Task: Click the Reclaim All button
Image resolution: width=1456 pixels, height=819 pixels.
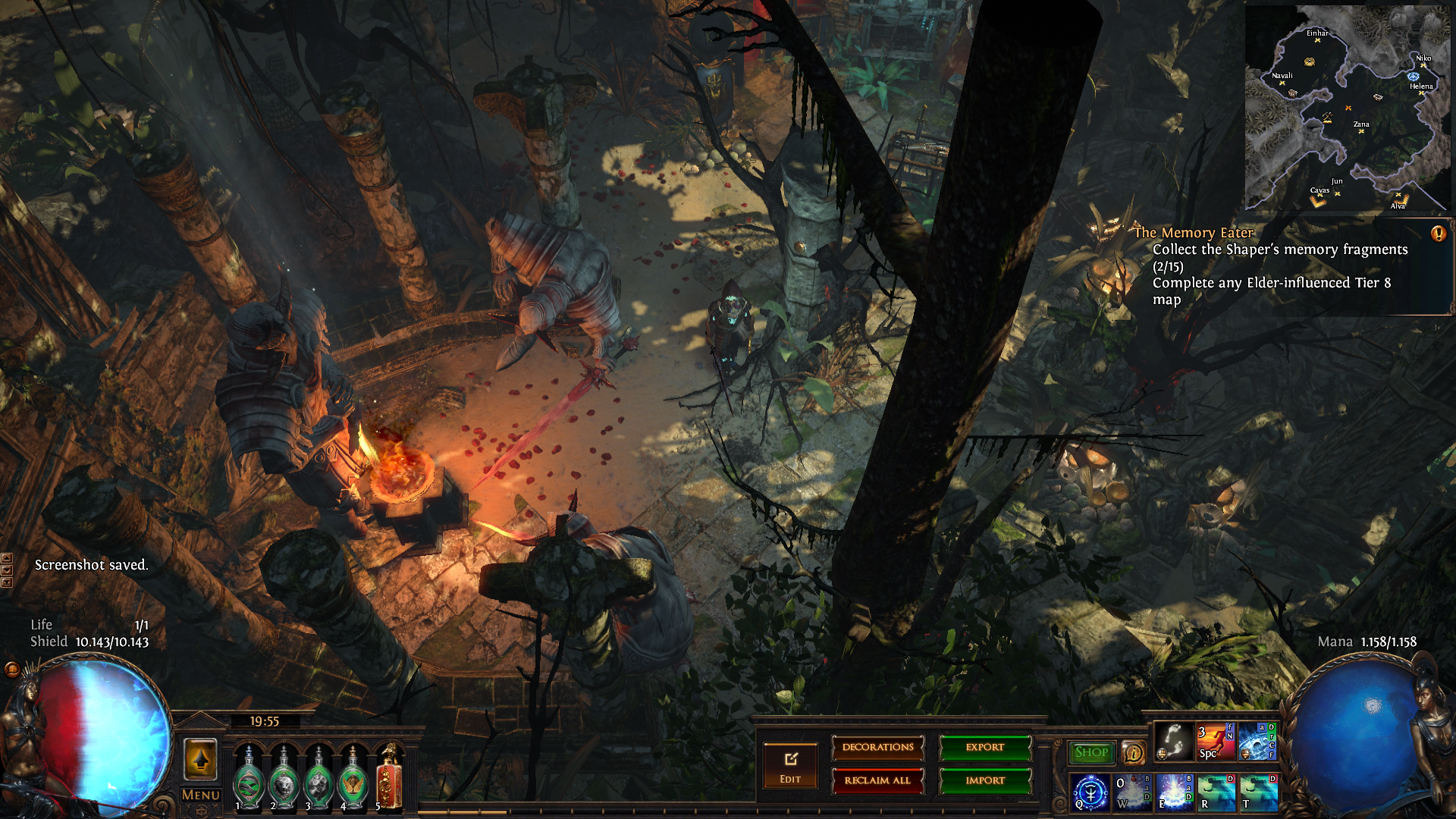Action: (x=877, y=781)
